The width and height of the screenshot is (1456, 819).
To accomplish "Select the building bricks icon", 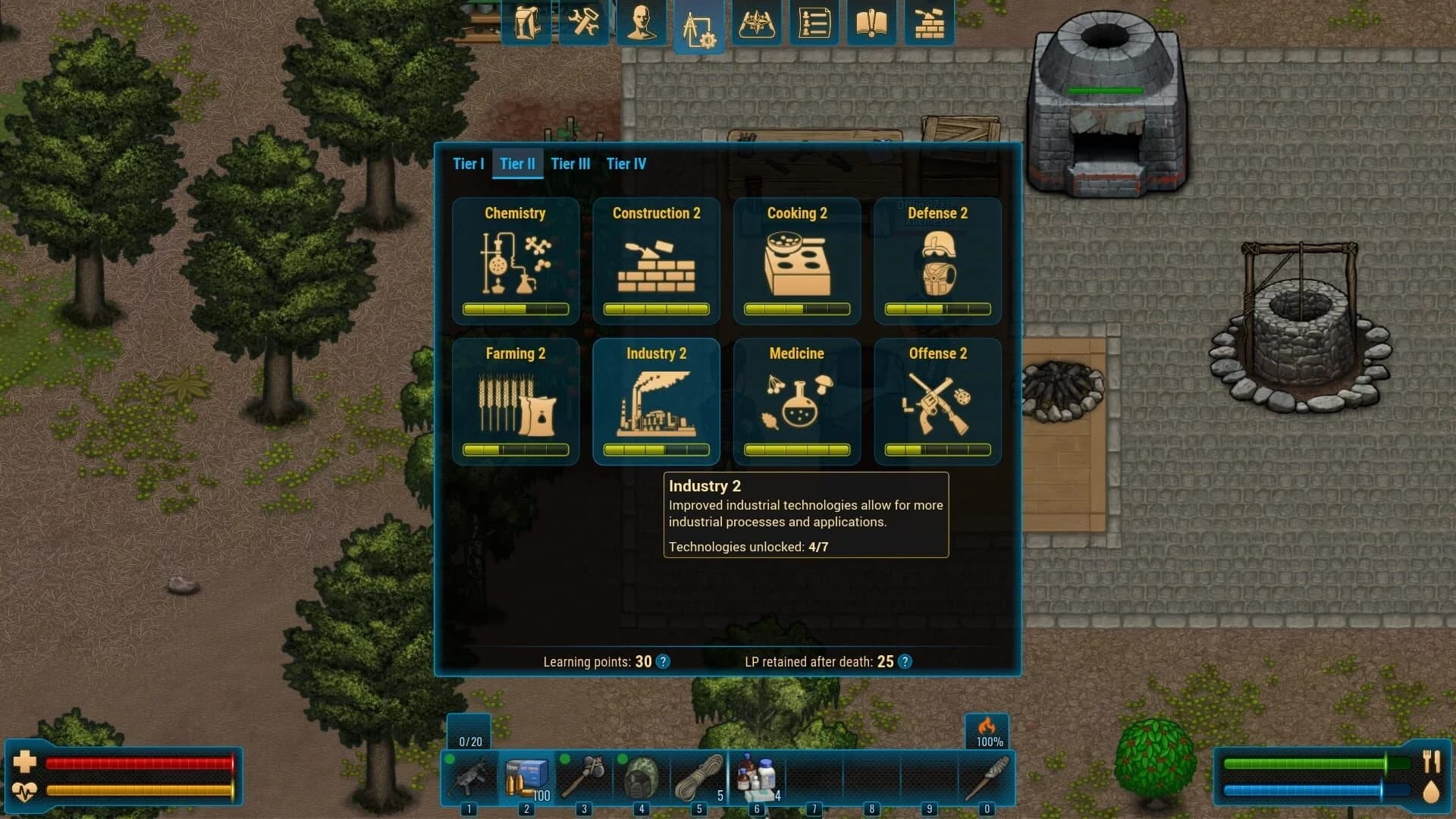I will [929, 23].
